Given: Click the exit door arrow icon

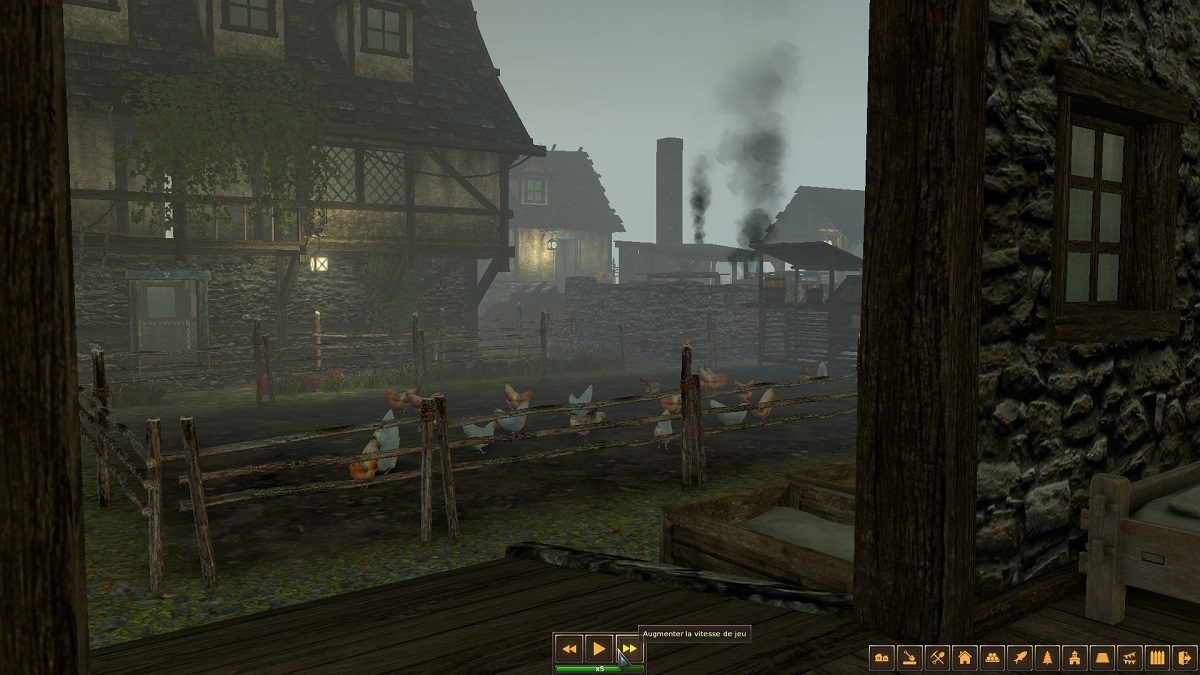Looking at the screenshot, I should [1185, 658].
